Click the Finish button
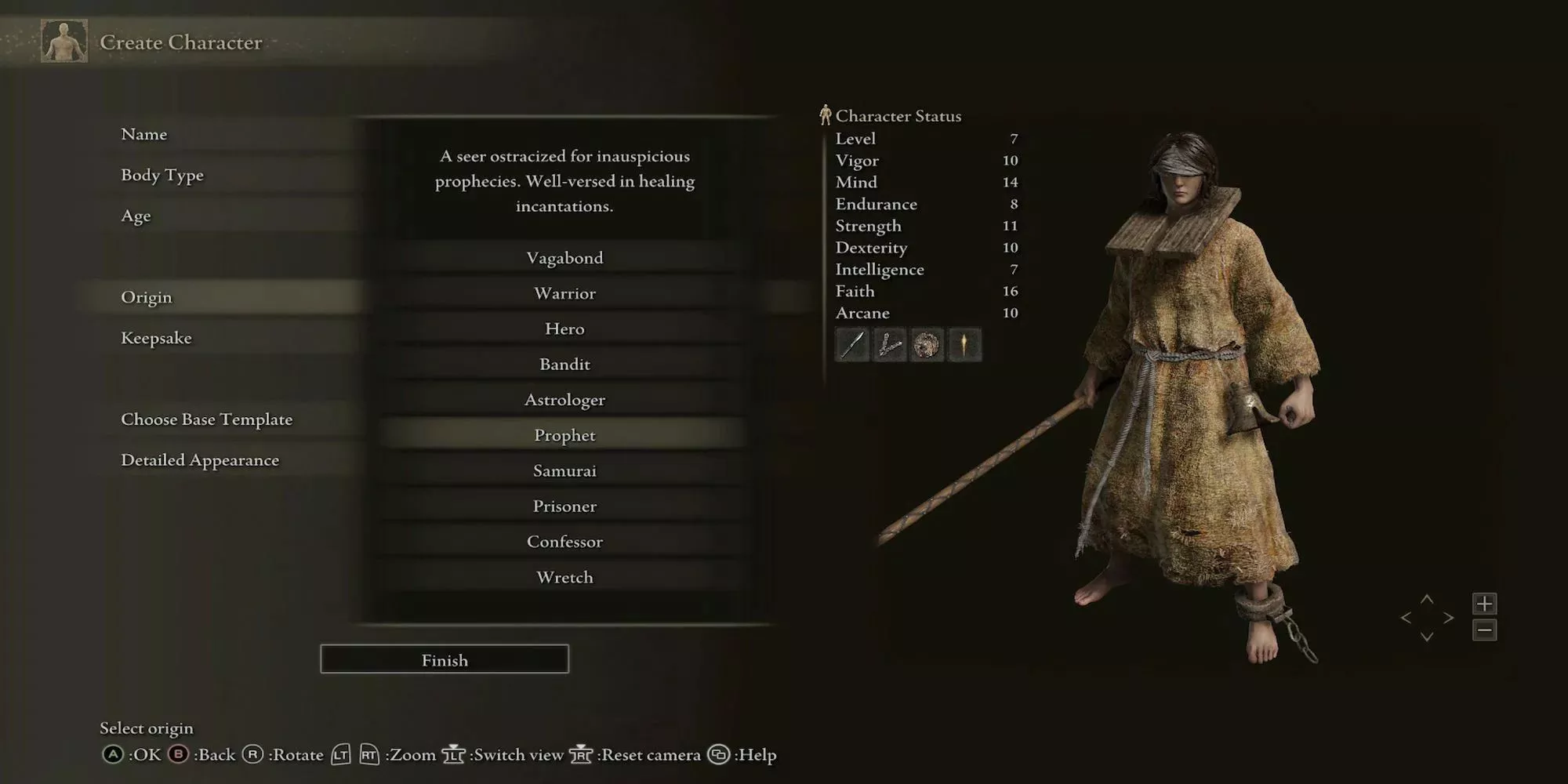Viewport: 1568px width, 784px height. (x=444, y=659)
